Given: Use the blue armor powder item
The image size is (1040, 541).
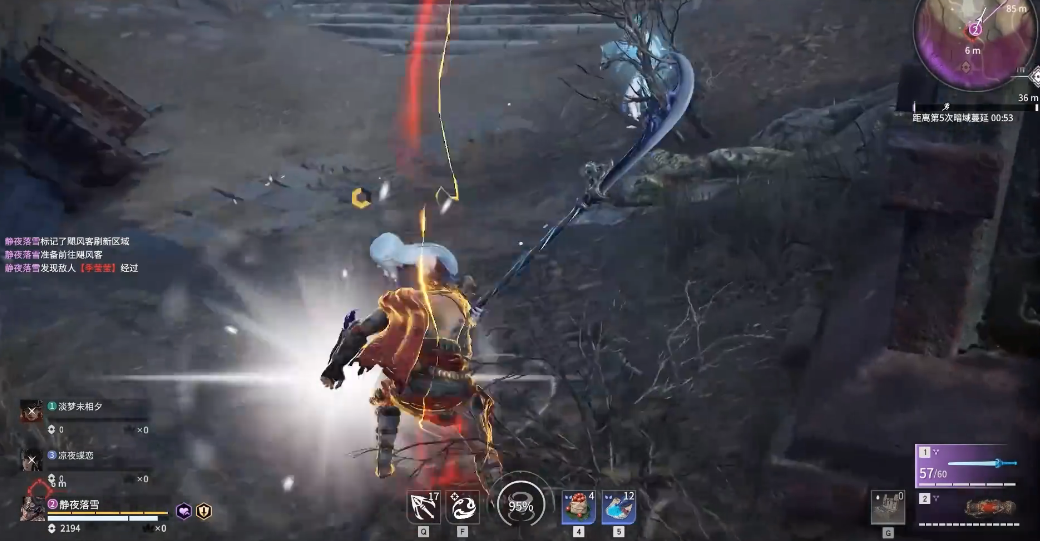Looking at the screenshot, I should coord(619,507).
